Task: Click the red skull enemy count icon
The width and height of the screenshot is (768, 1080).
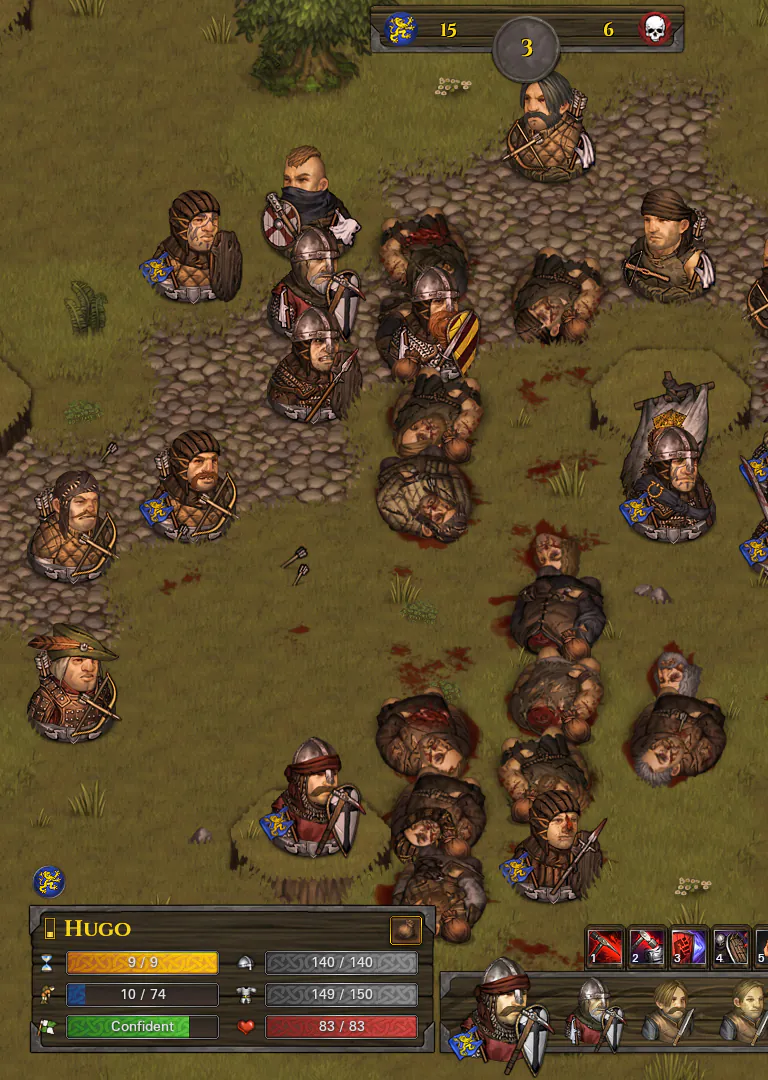Action: tap(655, 29)
